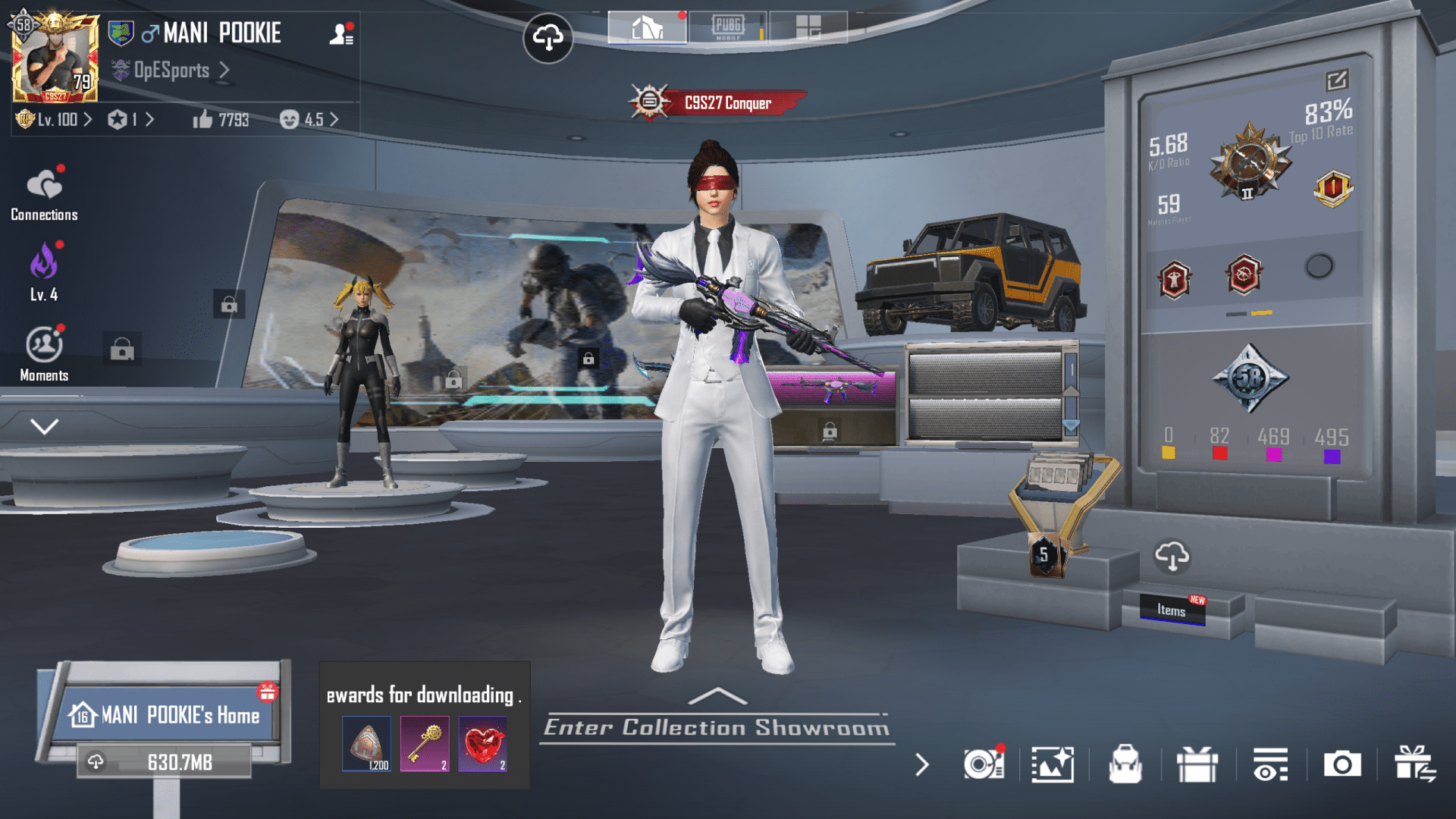
Task: Open the music player icon
Action: (x=985, y=765)
